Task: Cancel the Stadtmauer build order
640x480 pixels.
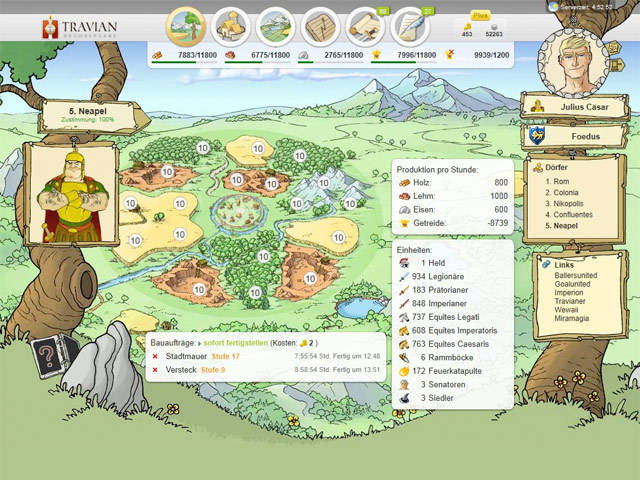Action: 155,356
